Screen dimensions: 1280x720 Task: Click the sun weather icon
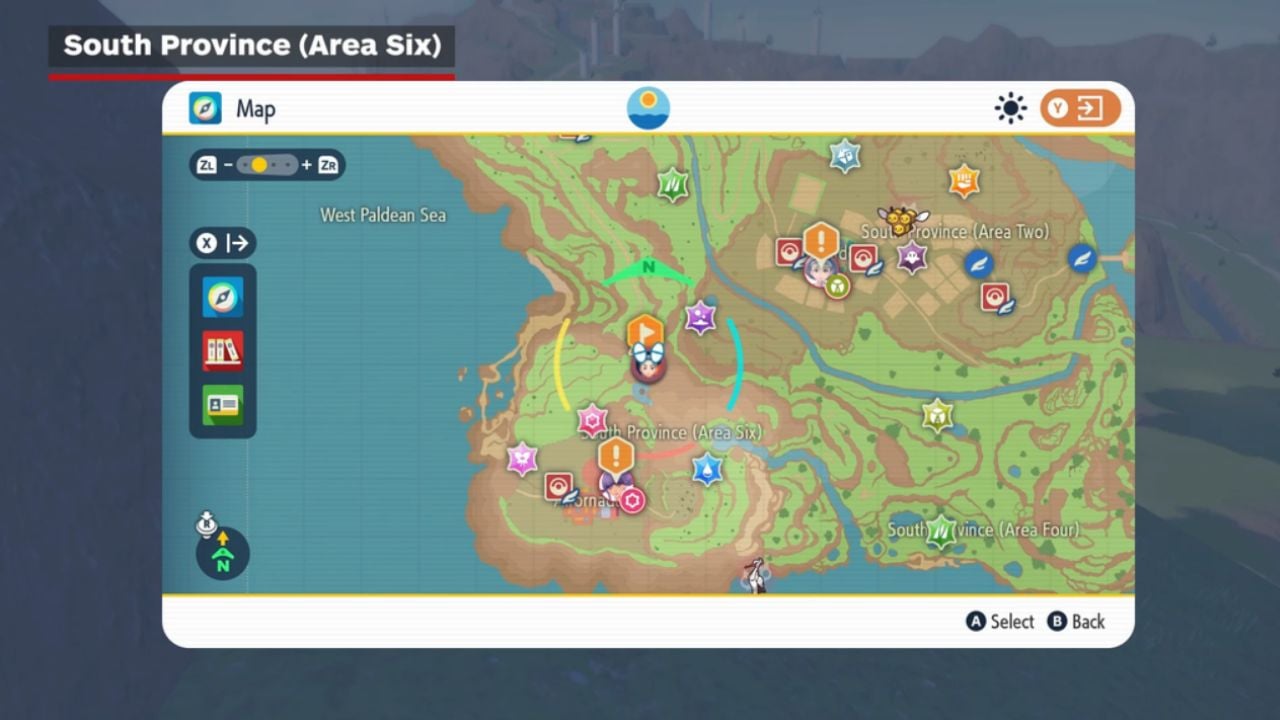click(1010, 109)
